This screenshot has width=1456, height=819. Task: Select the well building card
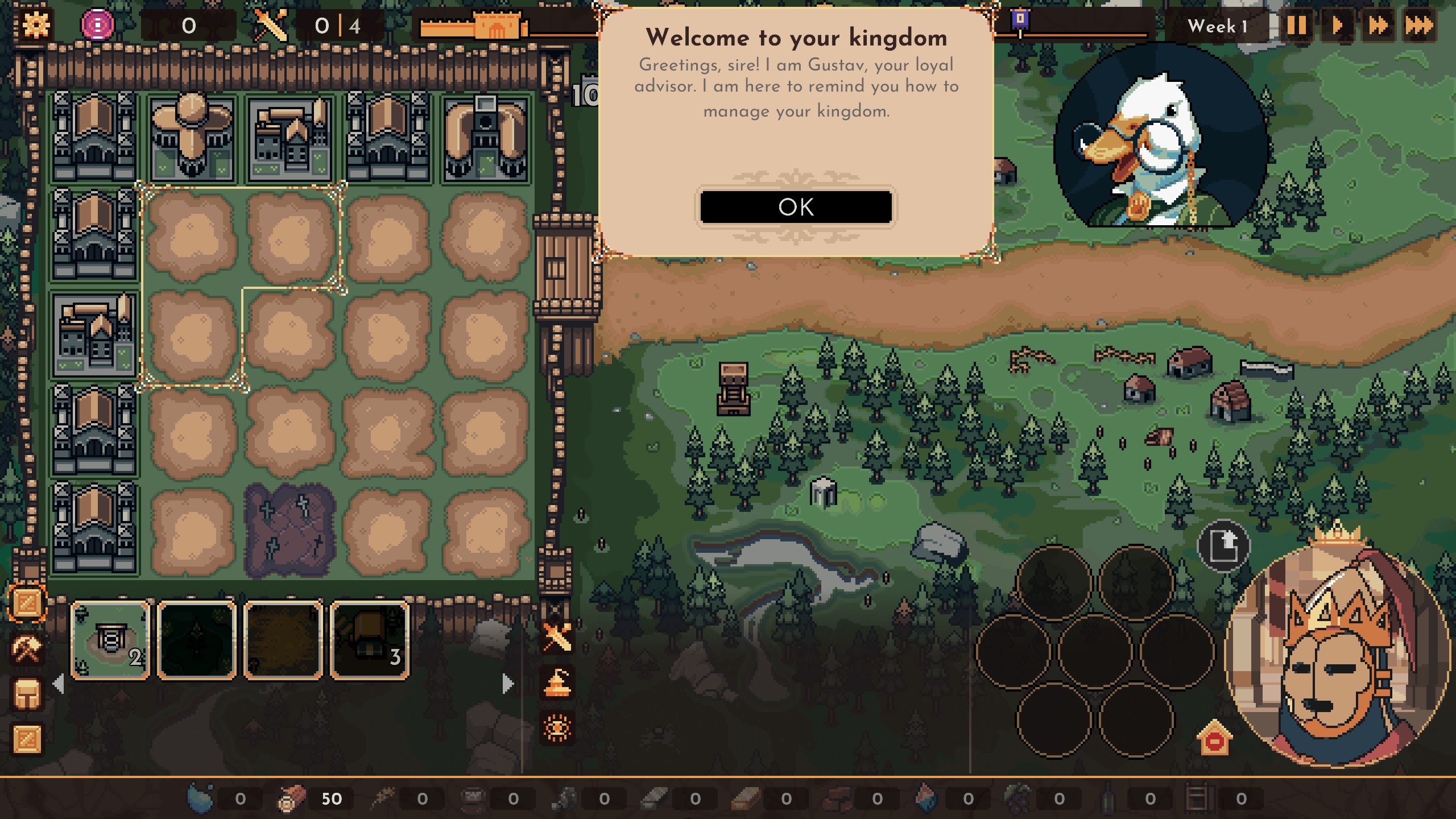click(110, 640)
